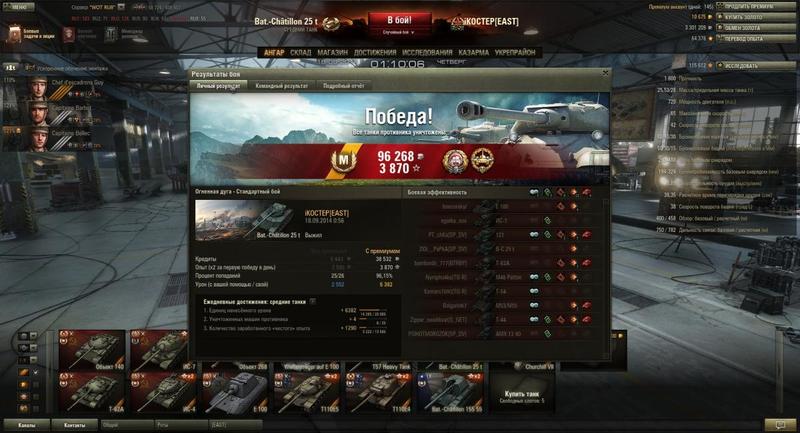Go to the МАГАЗИН section

(333, 52)
